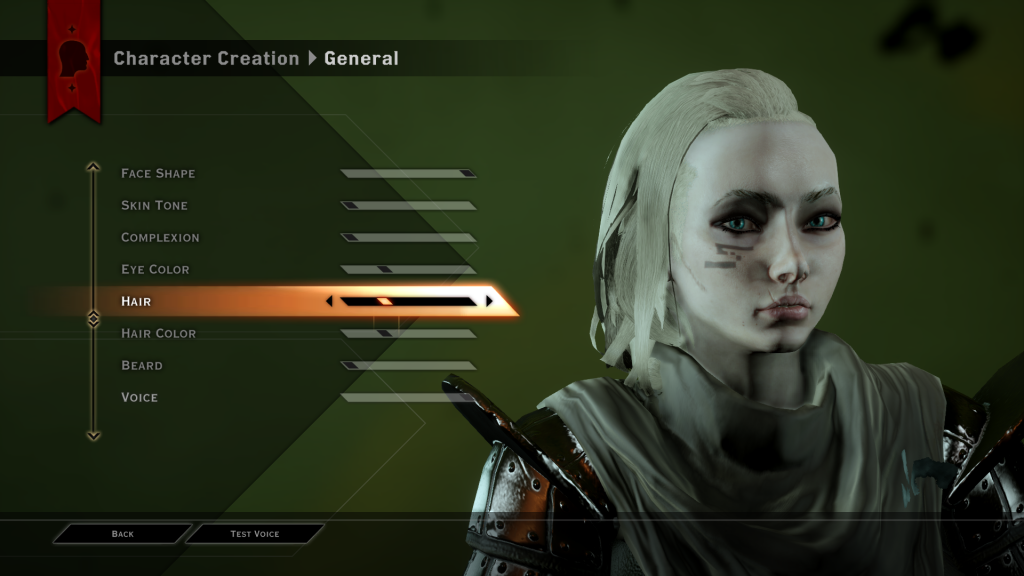Adjust the Face Shape slider

pos(408,174)
